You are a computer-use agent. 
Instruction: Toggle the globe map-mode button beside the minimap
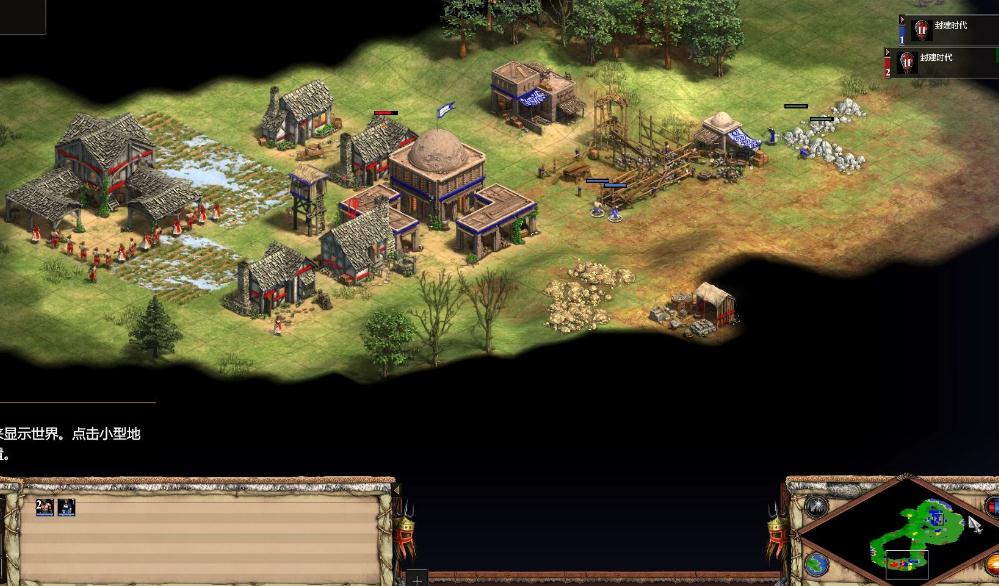click(x=816, y=564)
